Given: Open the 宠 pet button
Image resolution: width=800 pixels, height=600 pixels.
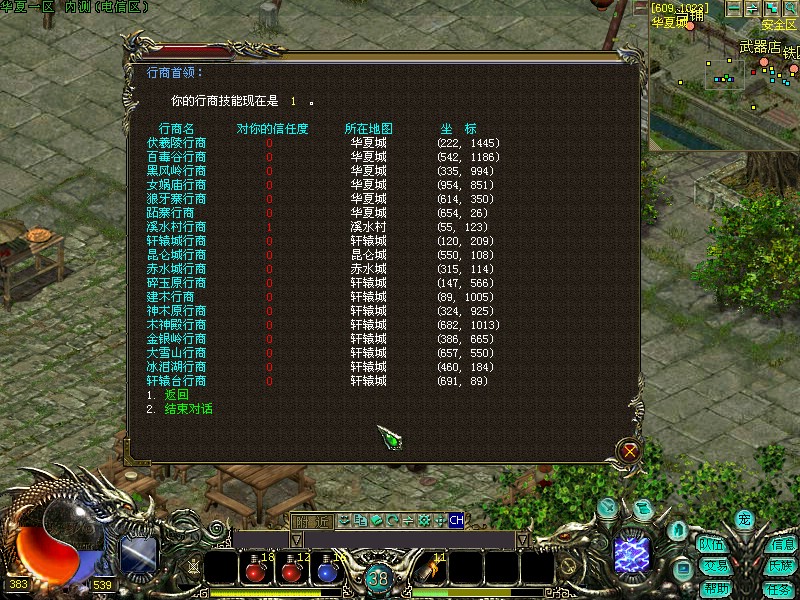Looking at the screenshot, I should (744, 519).
